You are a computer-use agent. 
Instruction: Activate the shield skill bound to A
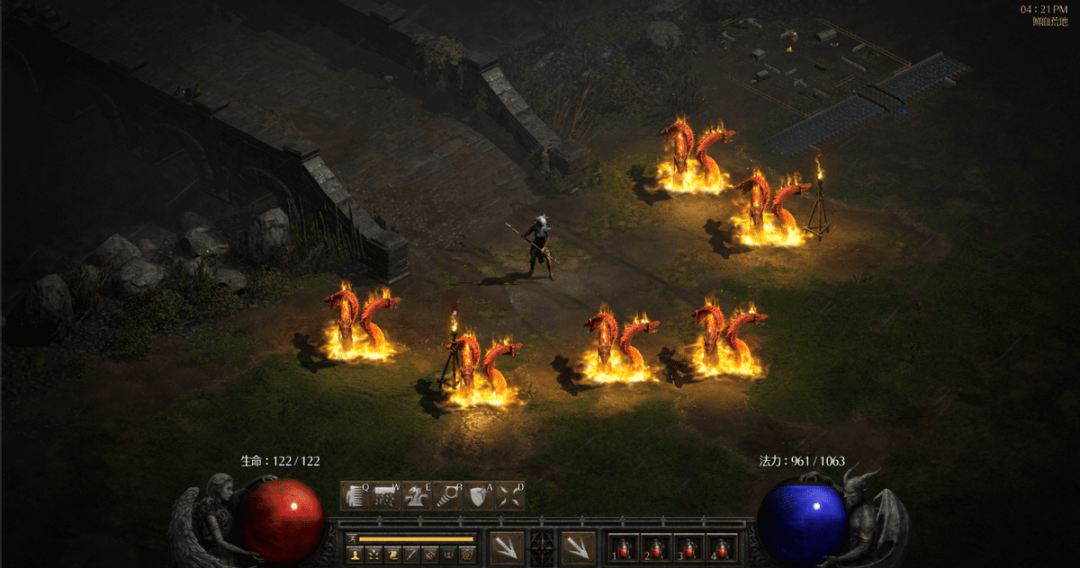(478, 495)
